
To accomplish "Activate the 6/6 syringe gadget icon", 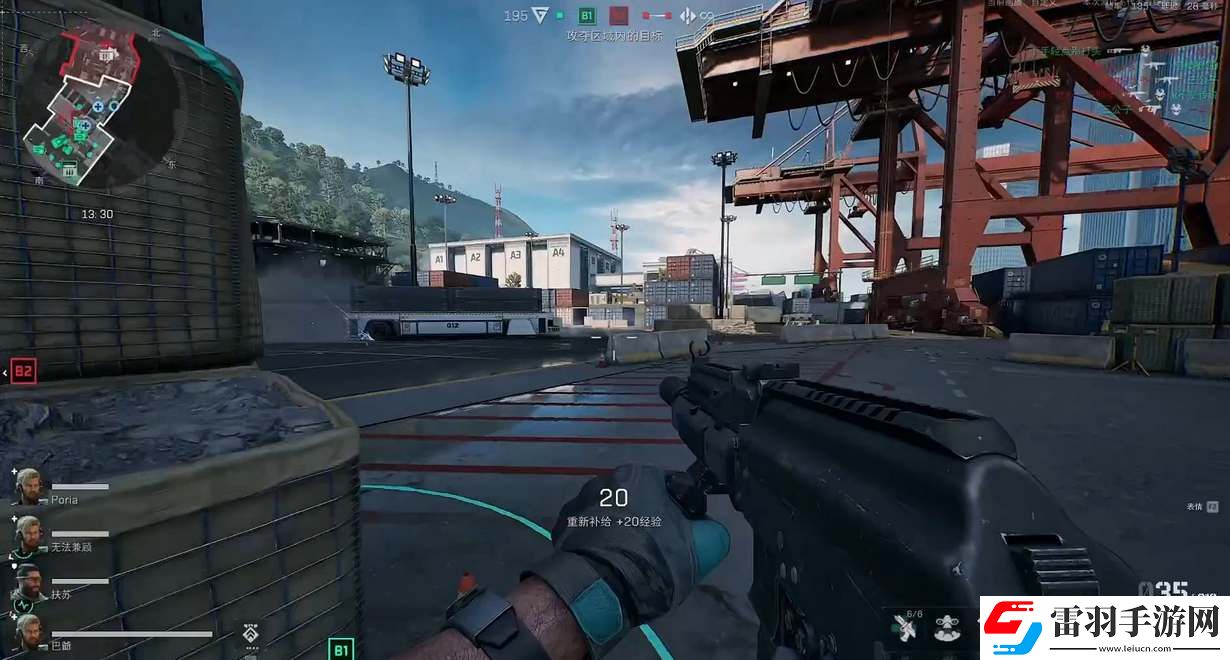I will [x=906, y=628].
